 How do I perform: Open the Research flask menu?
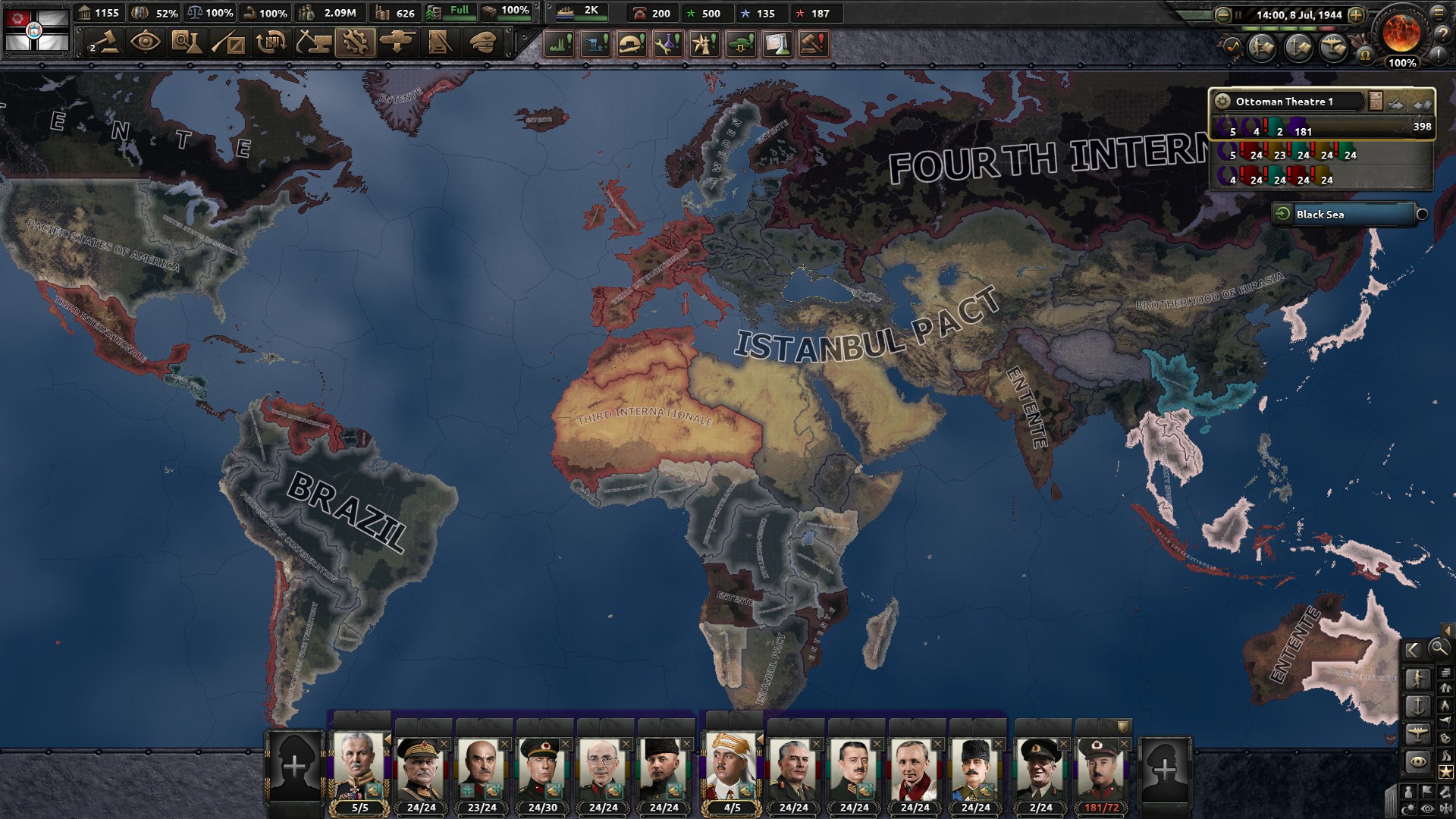[185, 42]
